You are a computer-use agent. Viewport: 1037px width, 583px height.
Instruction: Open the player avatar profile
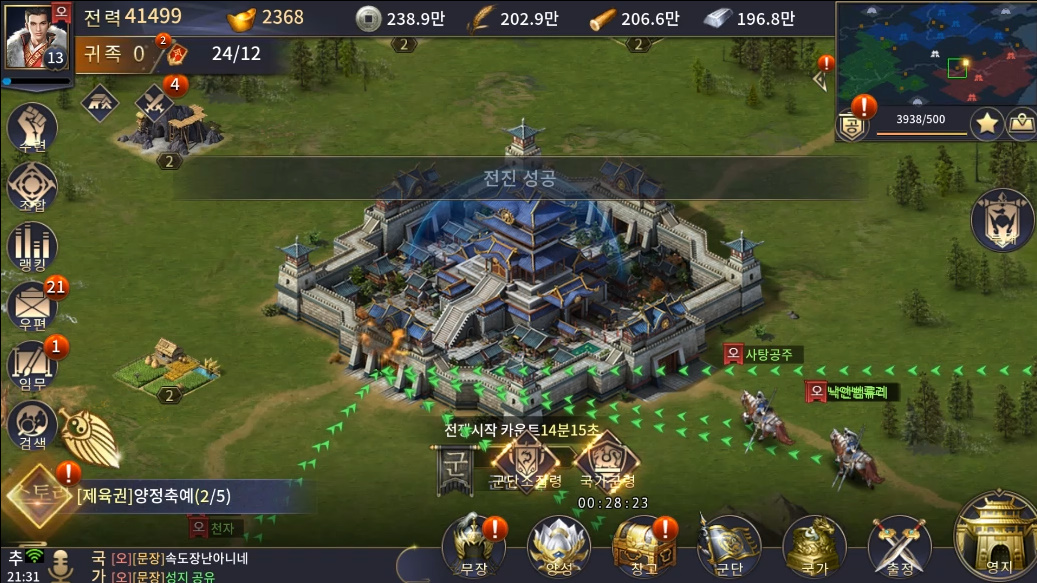tap(35, 38)
